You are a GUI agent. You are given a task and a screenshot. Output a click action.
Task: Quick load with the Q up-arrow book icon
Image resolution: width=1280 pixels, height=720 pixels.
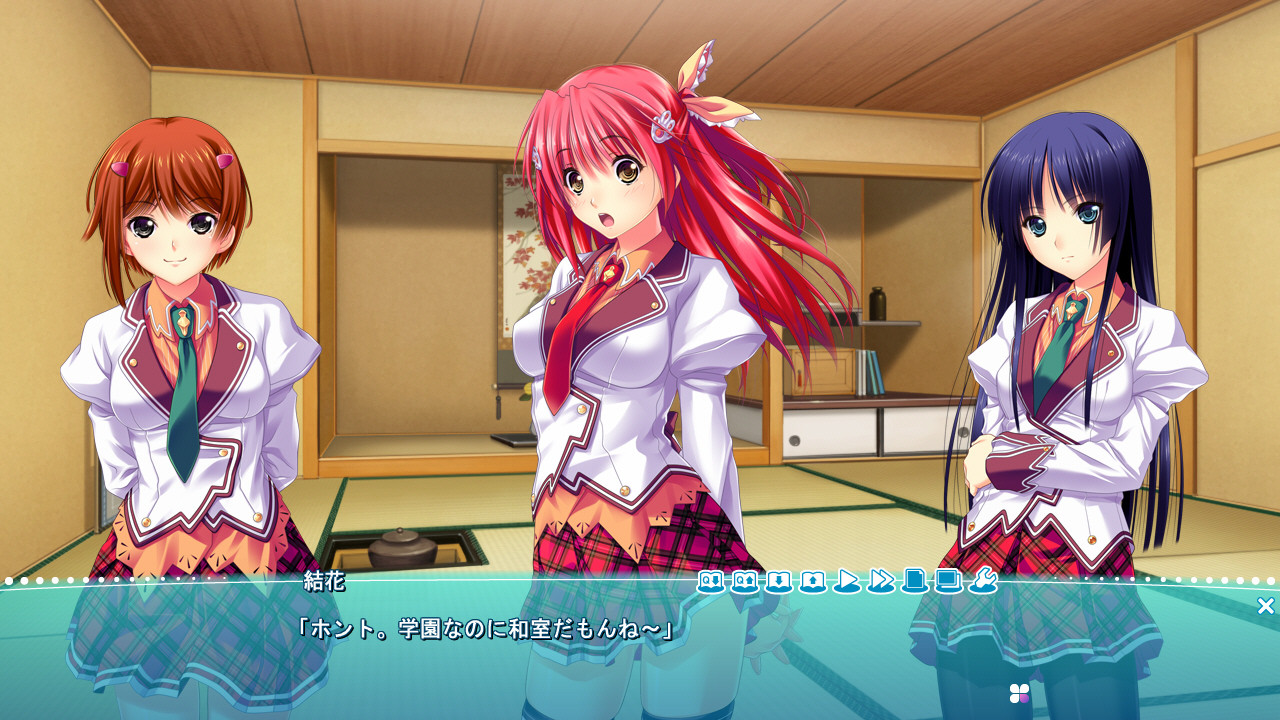coord(745,580)
